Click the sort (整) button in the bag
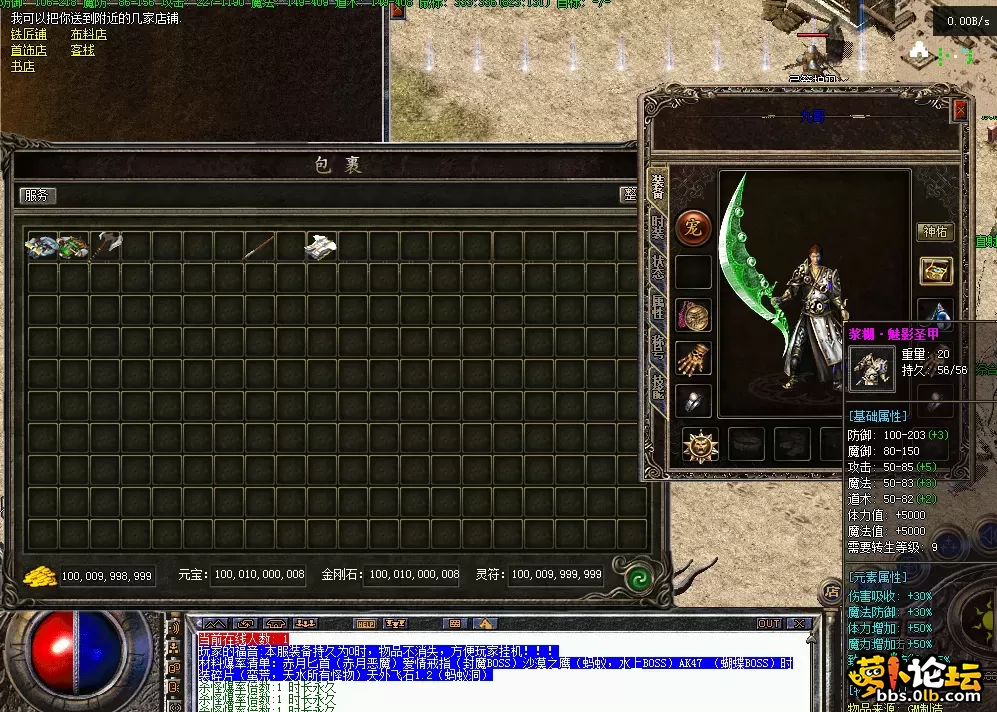 [629, 196]
